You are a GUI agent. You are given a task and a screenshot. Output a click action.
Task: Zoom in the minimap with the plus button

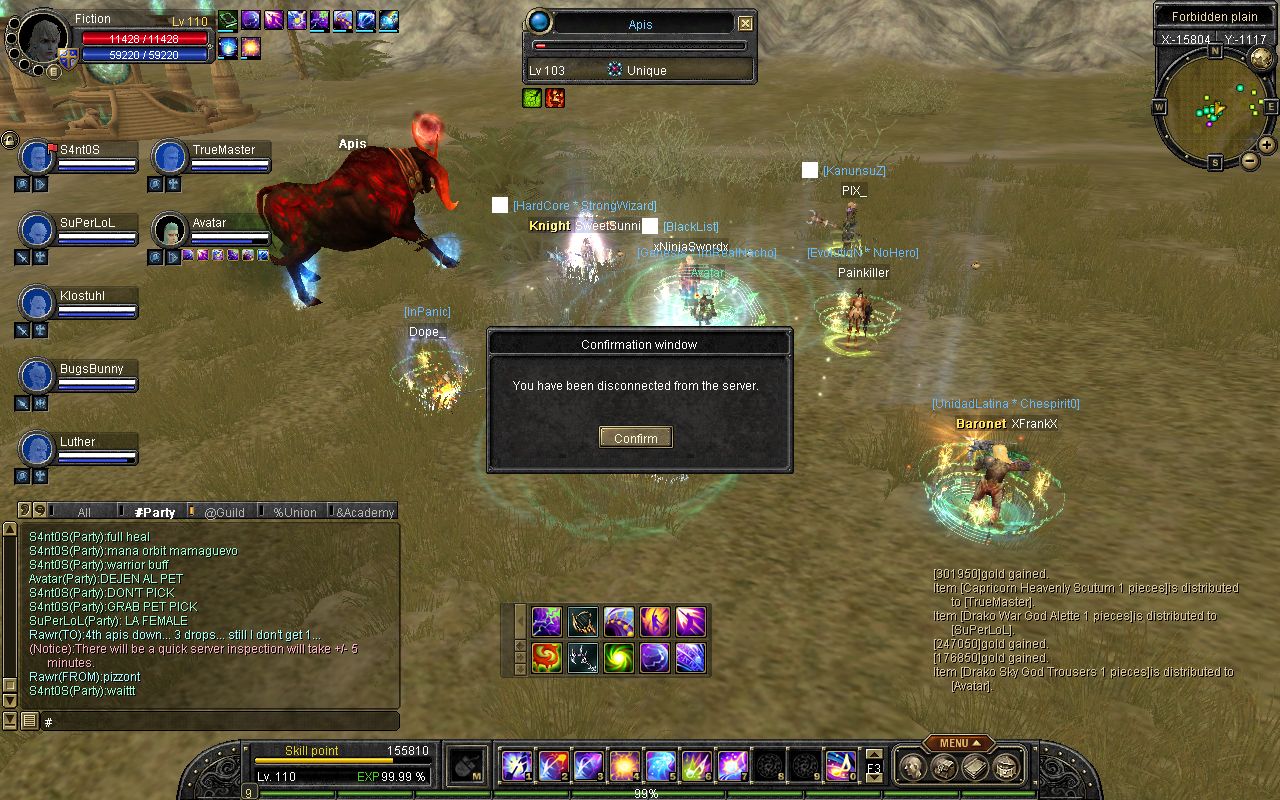click(1266, 145)
